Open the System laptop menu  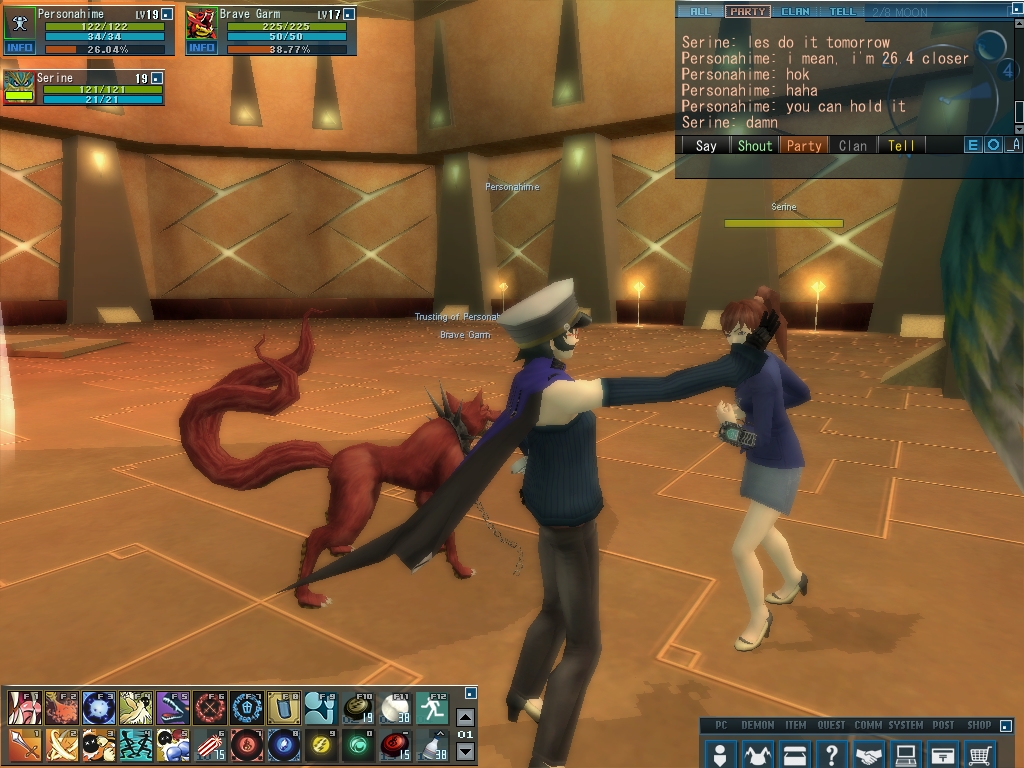click(906, 754)
